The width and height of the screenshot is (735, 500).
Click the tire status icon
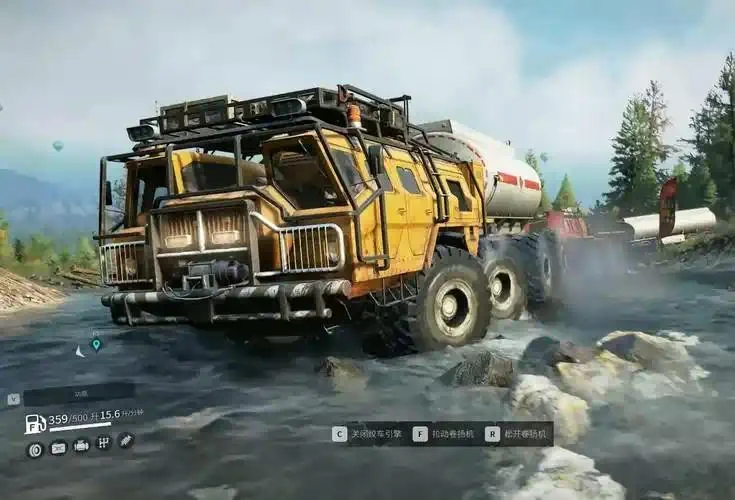(x=35, y=449)
